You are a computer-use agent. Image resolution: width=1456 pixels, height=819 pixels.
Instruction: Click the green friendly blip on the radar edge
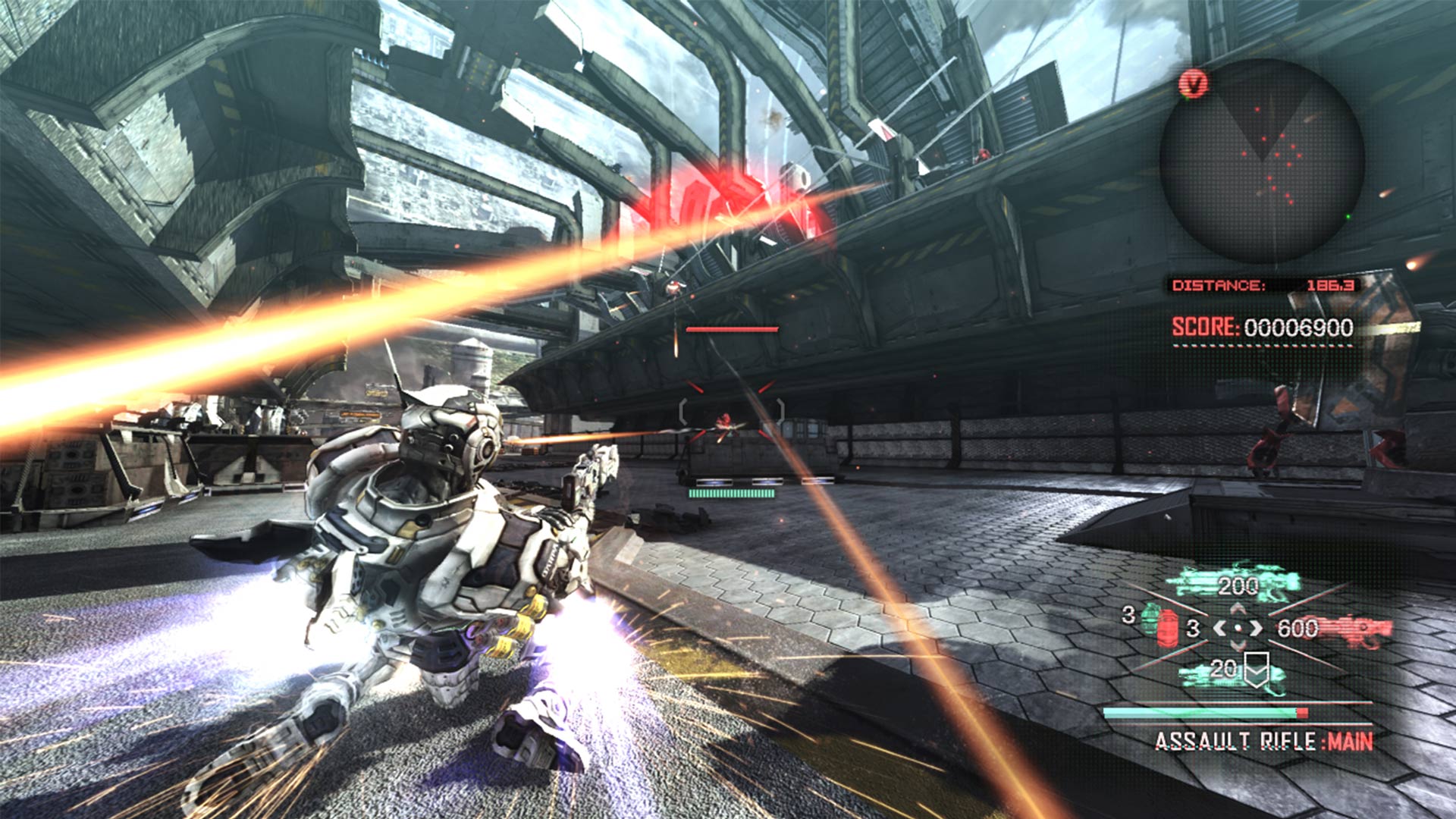tap(1349, 217)
